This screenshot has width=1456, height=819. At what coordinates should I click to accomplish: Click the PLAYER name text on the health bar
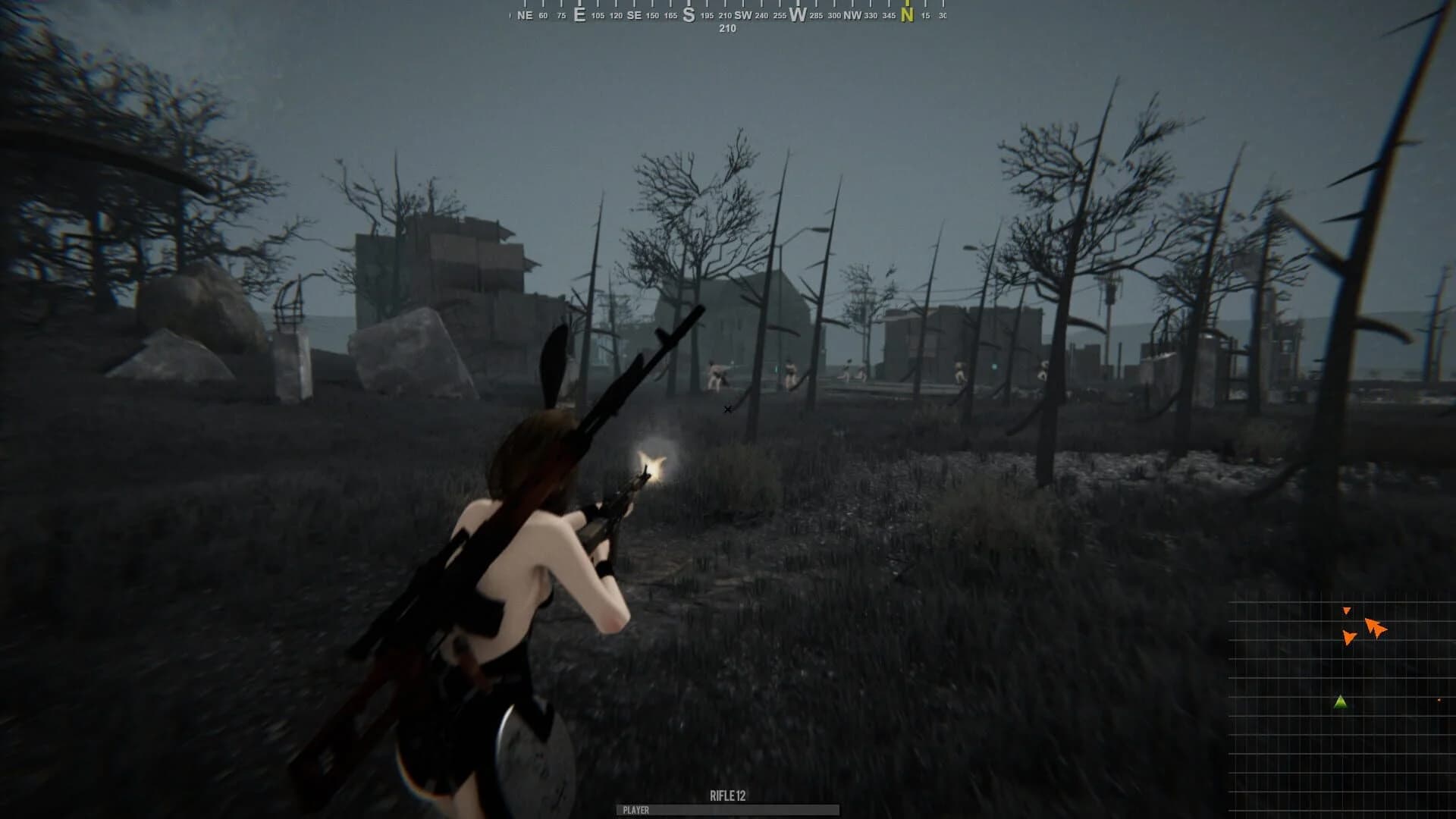[635, 811]
